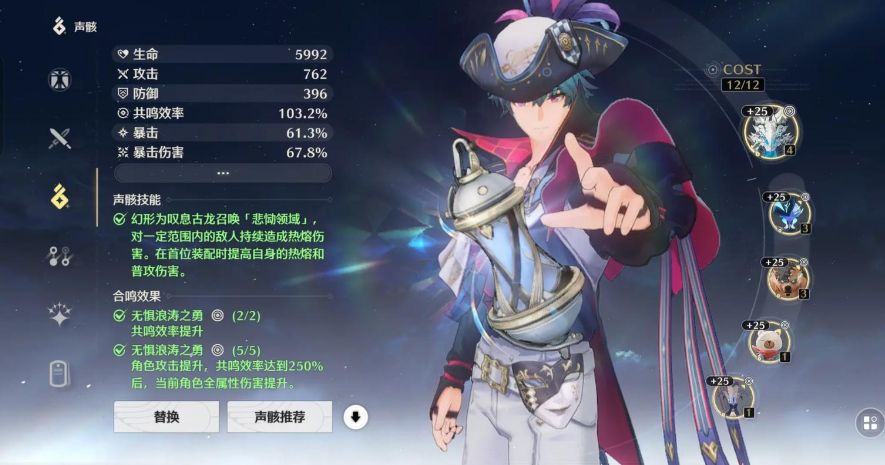Open the crossed-swords weapon tab
The width and height of the screenshot is (885, 465).
[x=60, y=138]
